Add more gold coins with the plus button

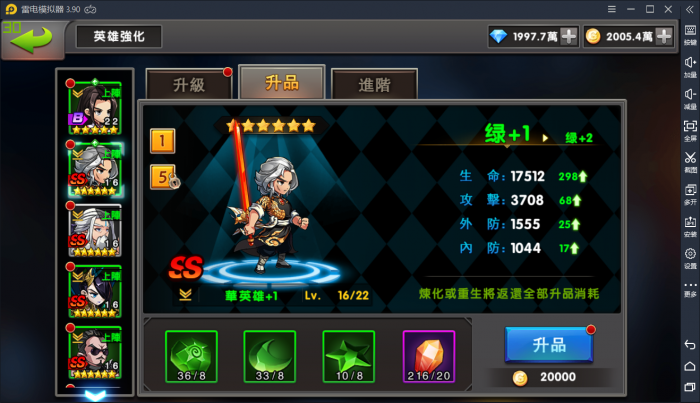[x=663, y=37]
